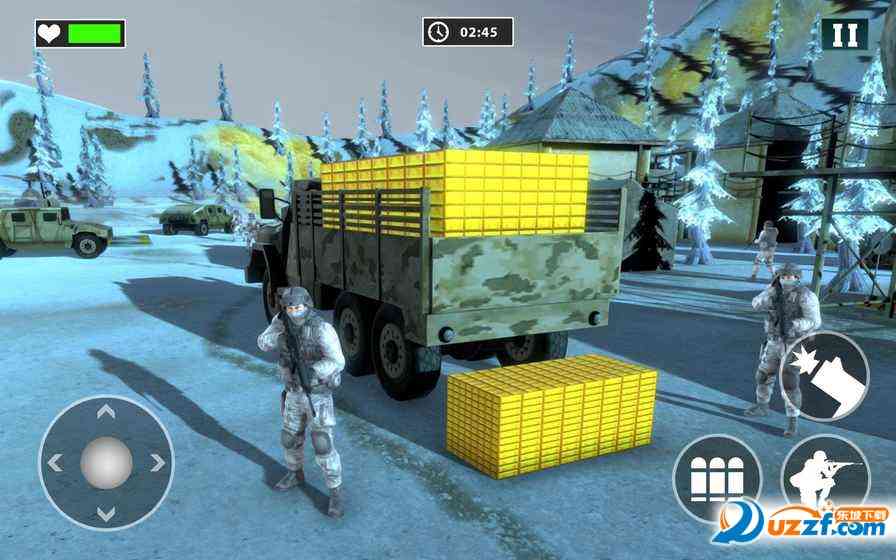Pause the game with the pause button

[x=845, y=34]
